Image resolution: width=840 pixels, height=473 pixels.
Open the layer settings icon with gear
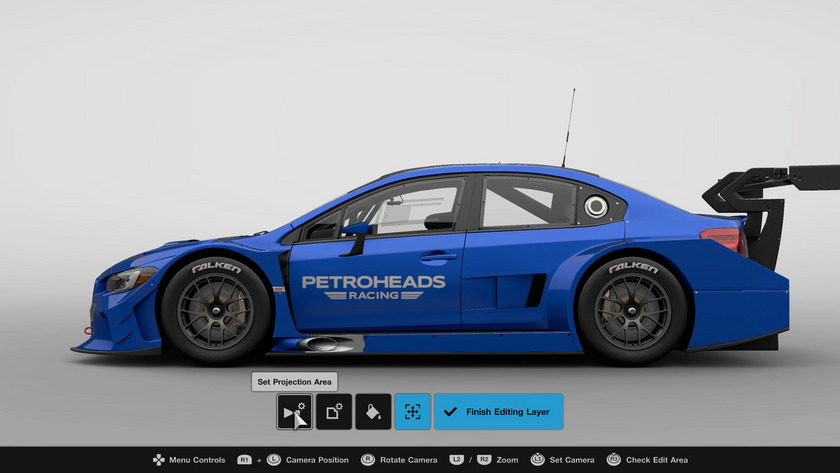pyautogui.click(x=334, y=412)
